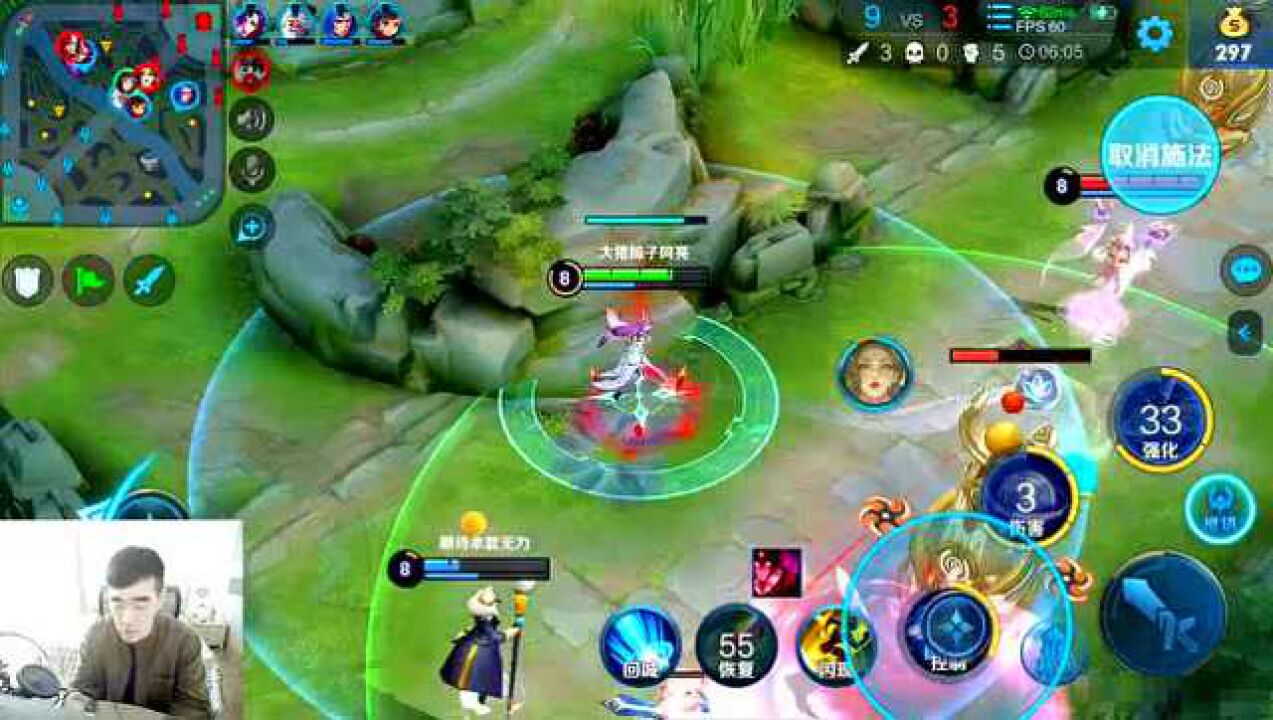Use the basic attack sword button
The height and width of the screenshot is (720, 1273).
tap(1162, 614)
